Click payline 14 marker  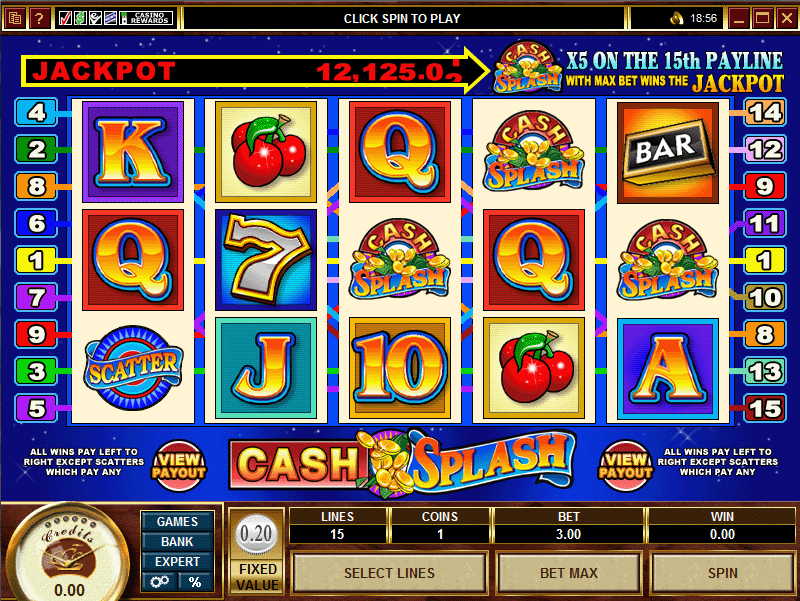pyautogui.click(x=764, y=113)
